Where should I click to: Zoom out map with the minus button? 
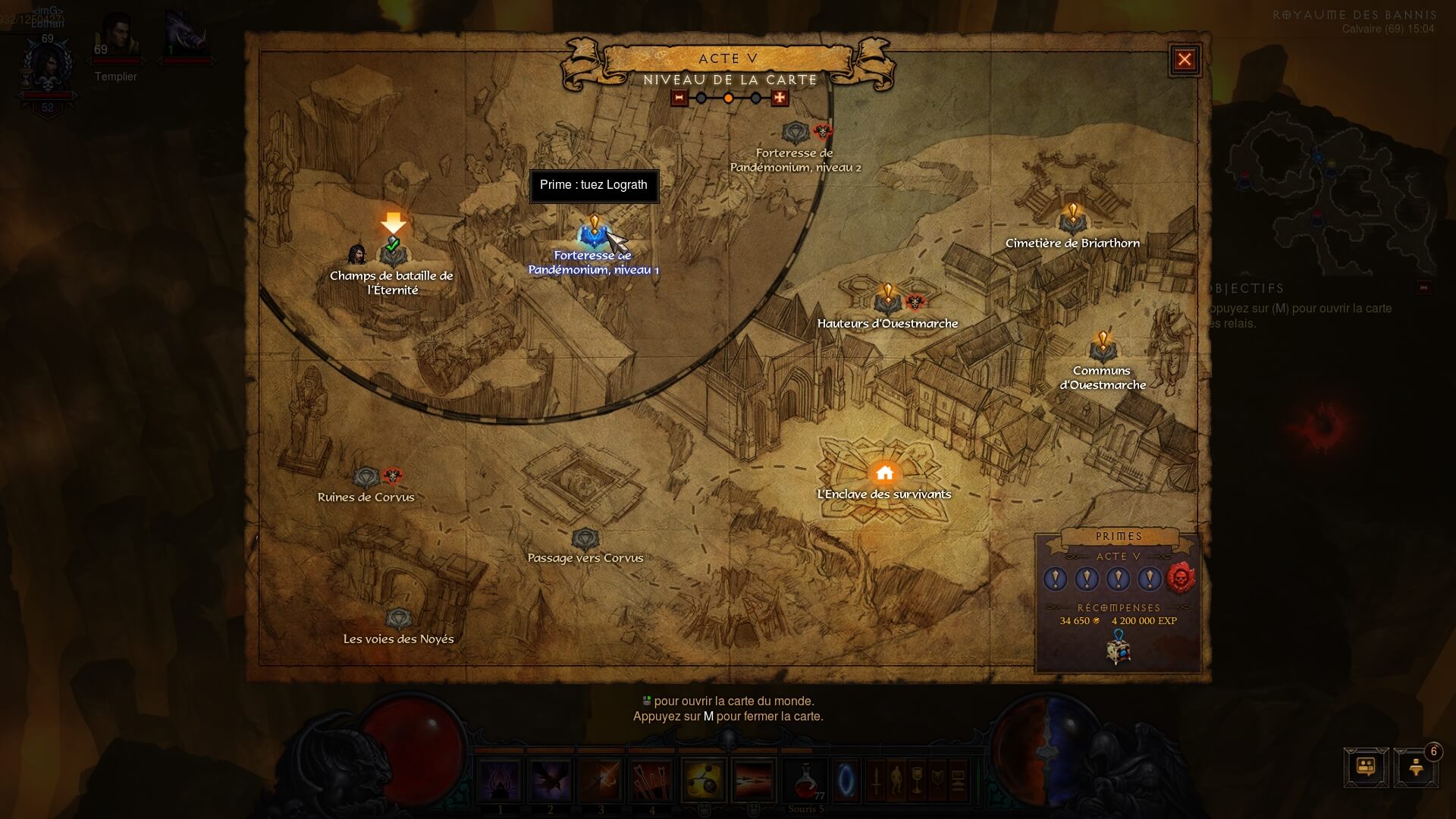[x=679, y=98]
